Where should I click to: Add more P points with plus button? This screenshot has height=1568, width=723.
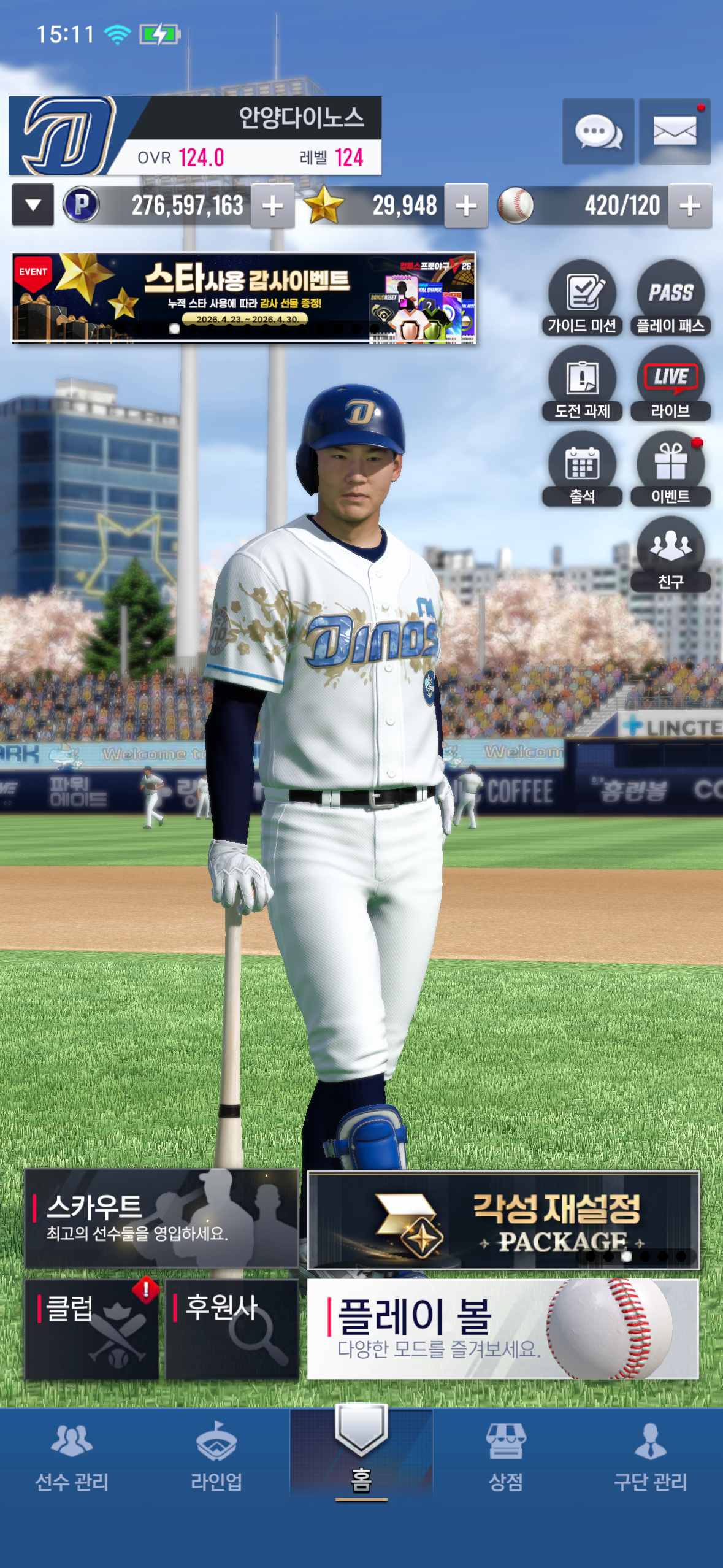[x=272, y=206]
